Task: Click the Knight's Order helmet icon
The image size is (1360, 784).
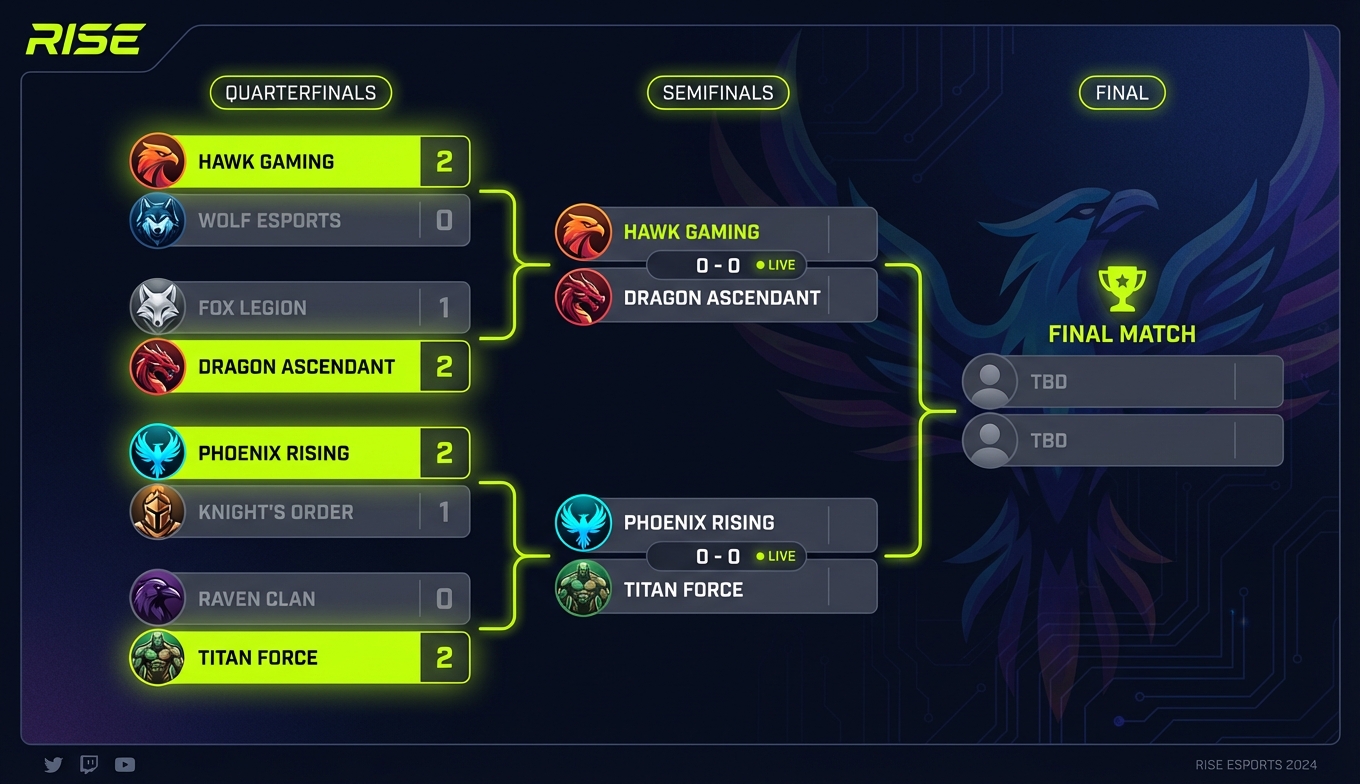Action: pos(158,511)
